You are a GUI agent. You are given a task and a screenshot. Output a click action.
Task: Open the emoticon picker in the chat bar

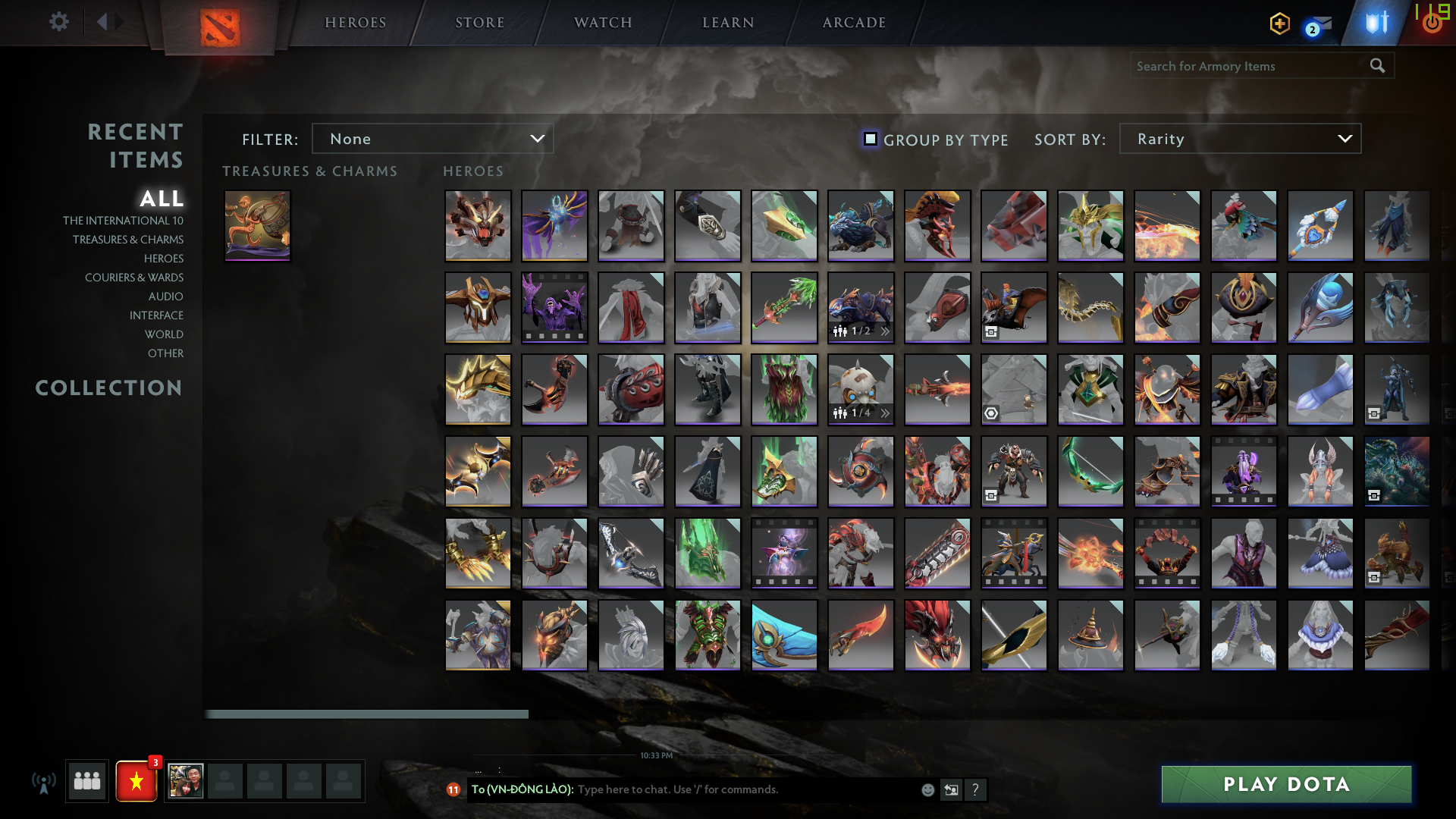click(x=927, y=789)
